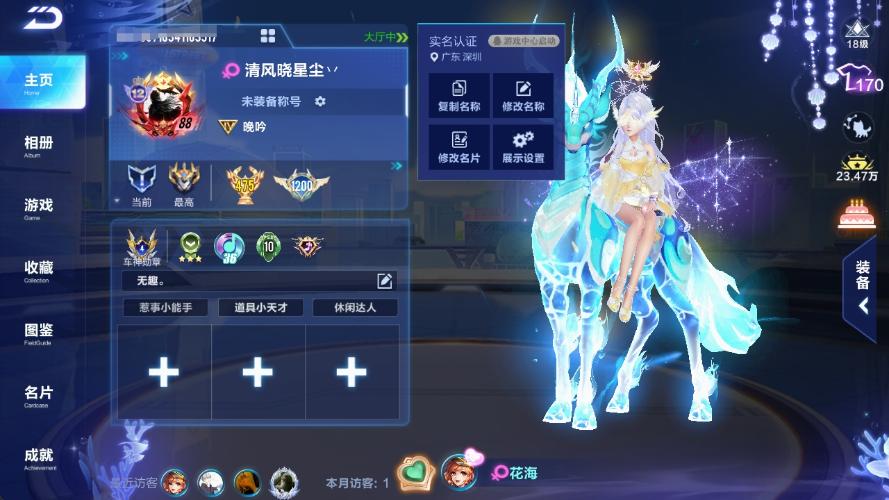Edit the signature with the pencil icon
Viewport: 889px width, 500px height.
385,280
